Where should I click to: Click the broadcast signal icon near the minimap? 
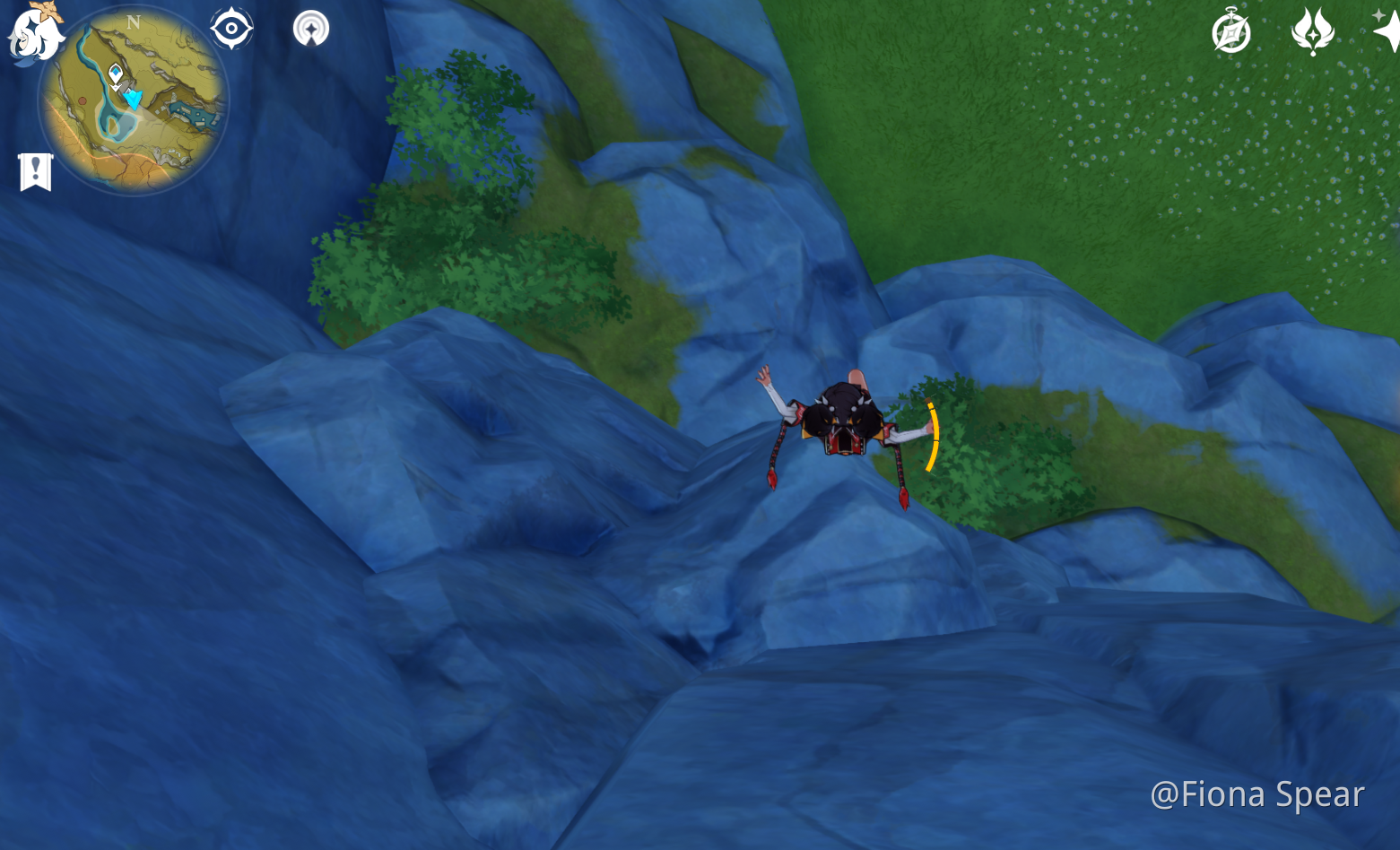click(309, 28)
